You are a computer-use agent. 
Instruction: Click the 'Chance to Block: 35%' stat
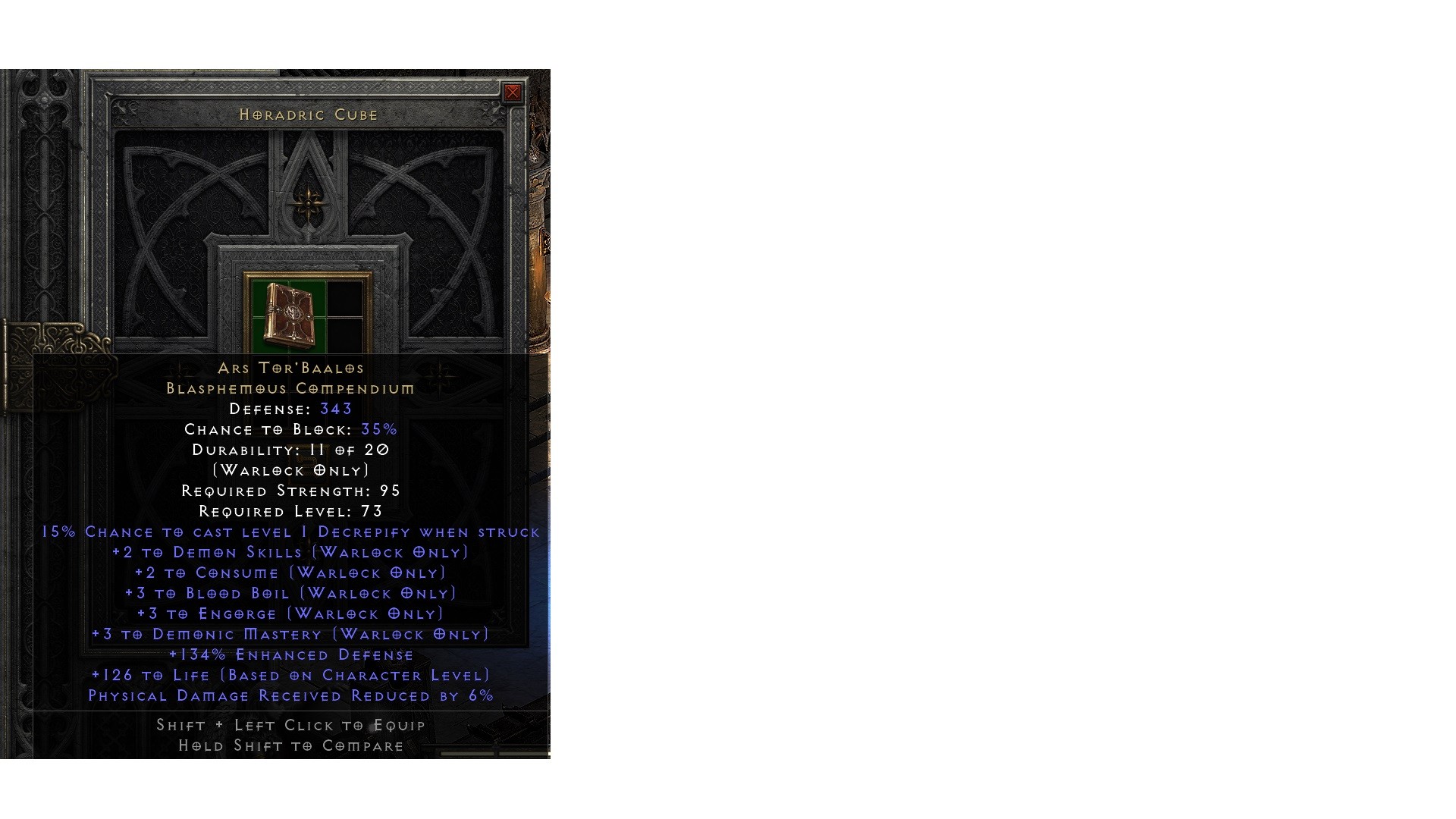(290, 429)
